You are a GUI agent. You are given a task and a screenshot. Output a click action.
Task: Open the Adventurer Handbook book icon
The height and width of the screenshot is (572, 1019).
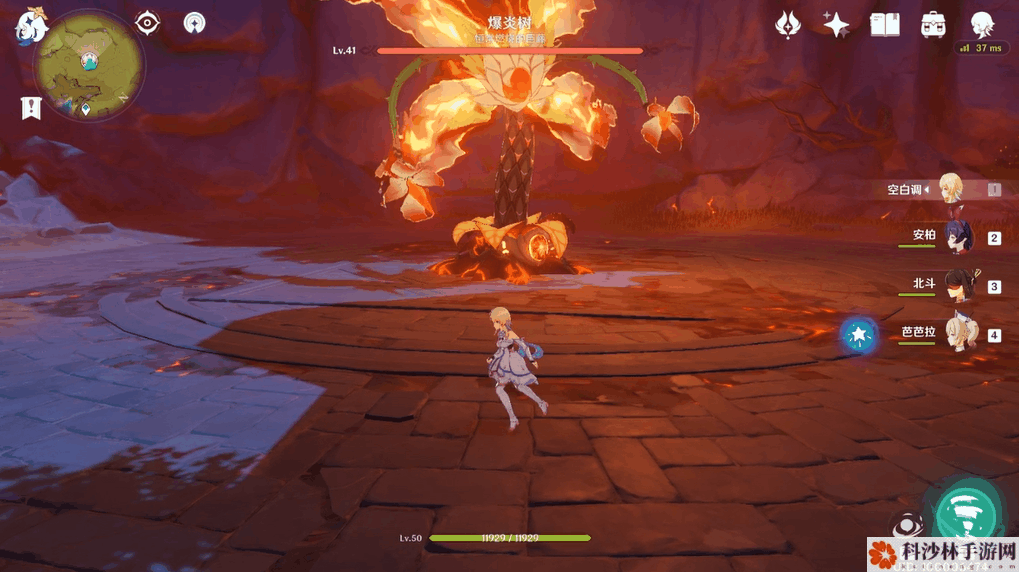pos(885,24)
